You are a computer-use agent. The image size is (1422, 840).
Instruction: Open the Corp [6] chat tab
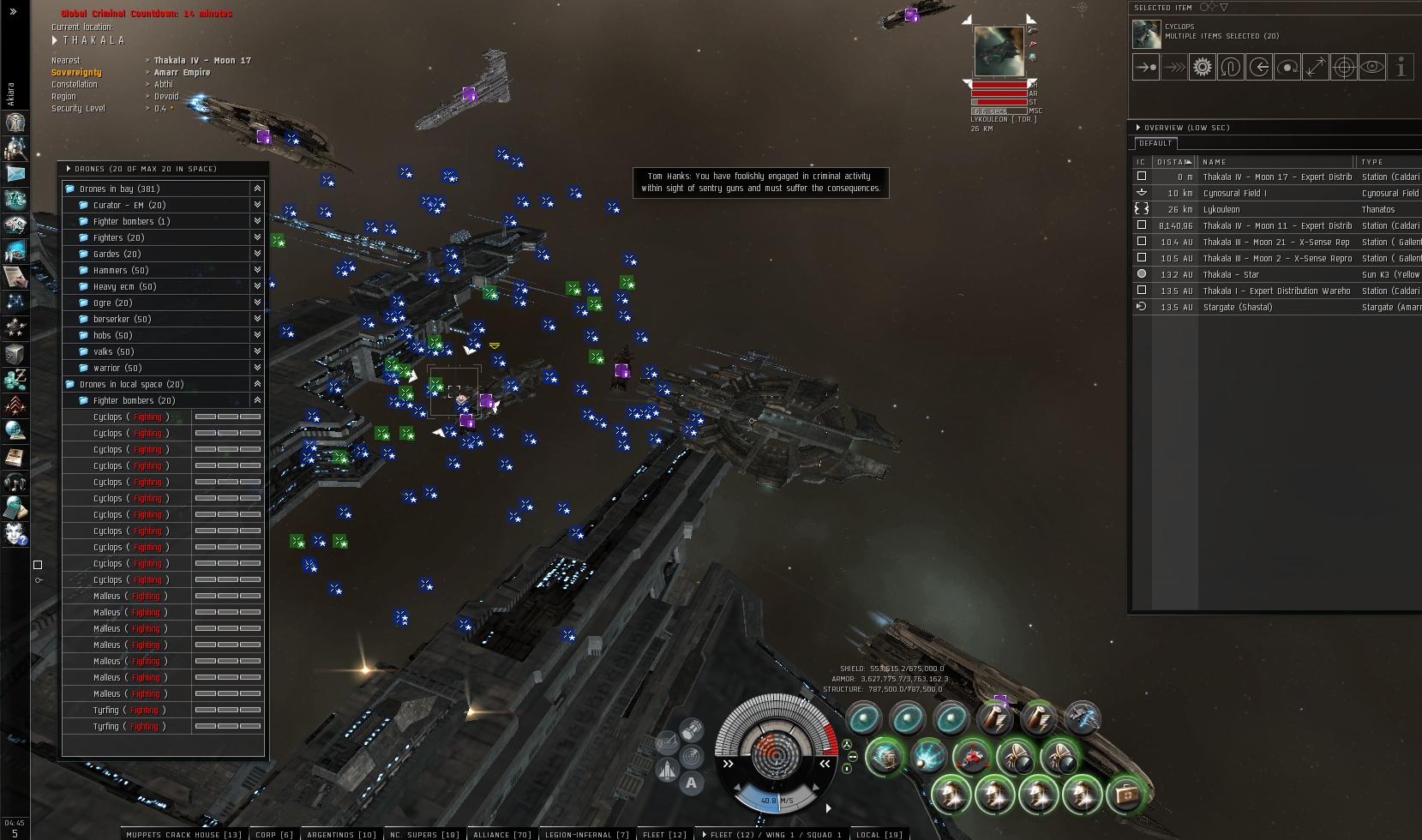click(274, 834)
